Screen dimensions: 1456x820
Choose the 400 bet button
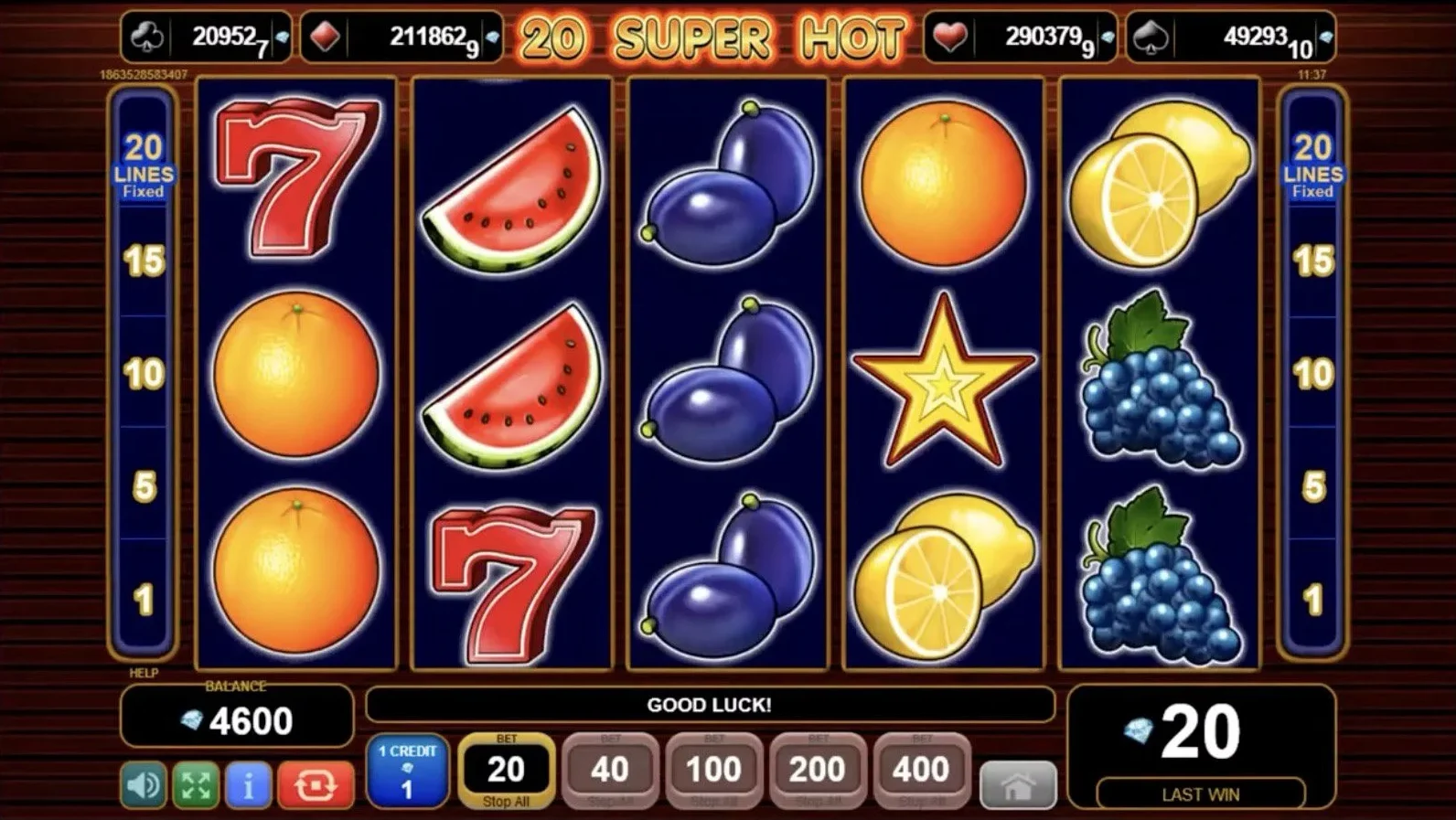tap(921, 770)
